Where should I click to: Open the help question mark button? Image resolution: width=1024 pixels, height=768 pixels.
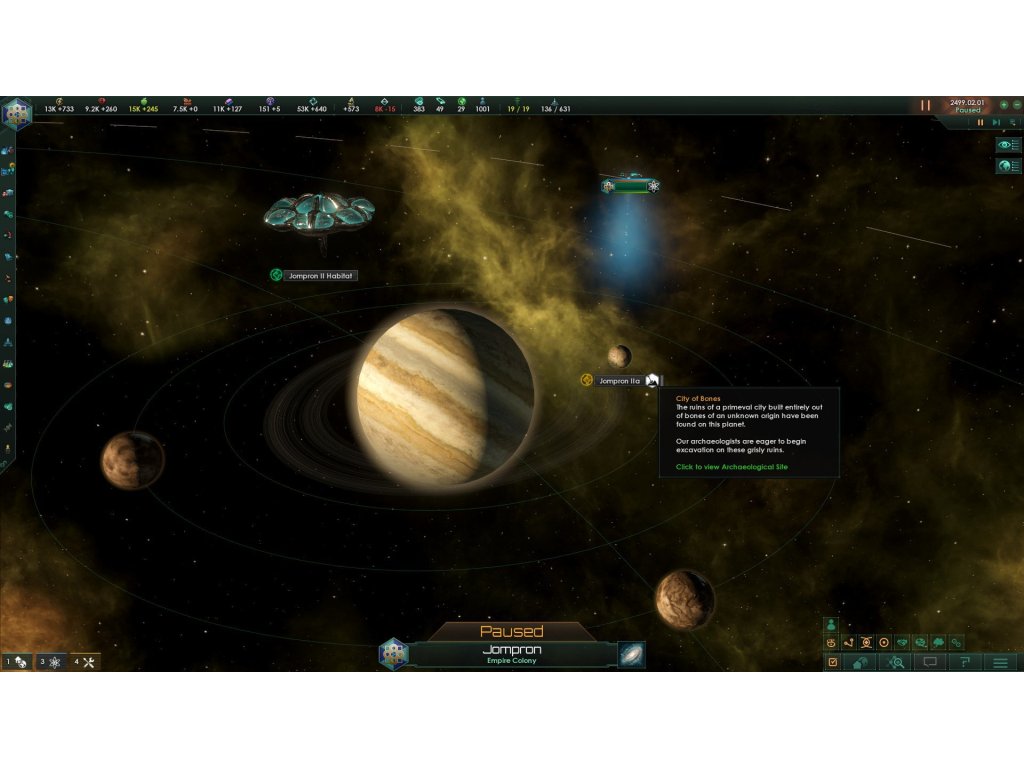[964, 662]
